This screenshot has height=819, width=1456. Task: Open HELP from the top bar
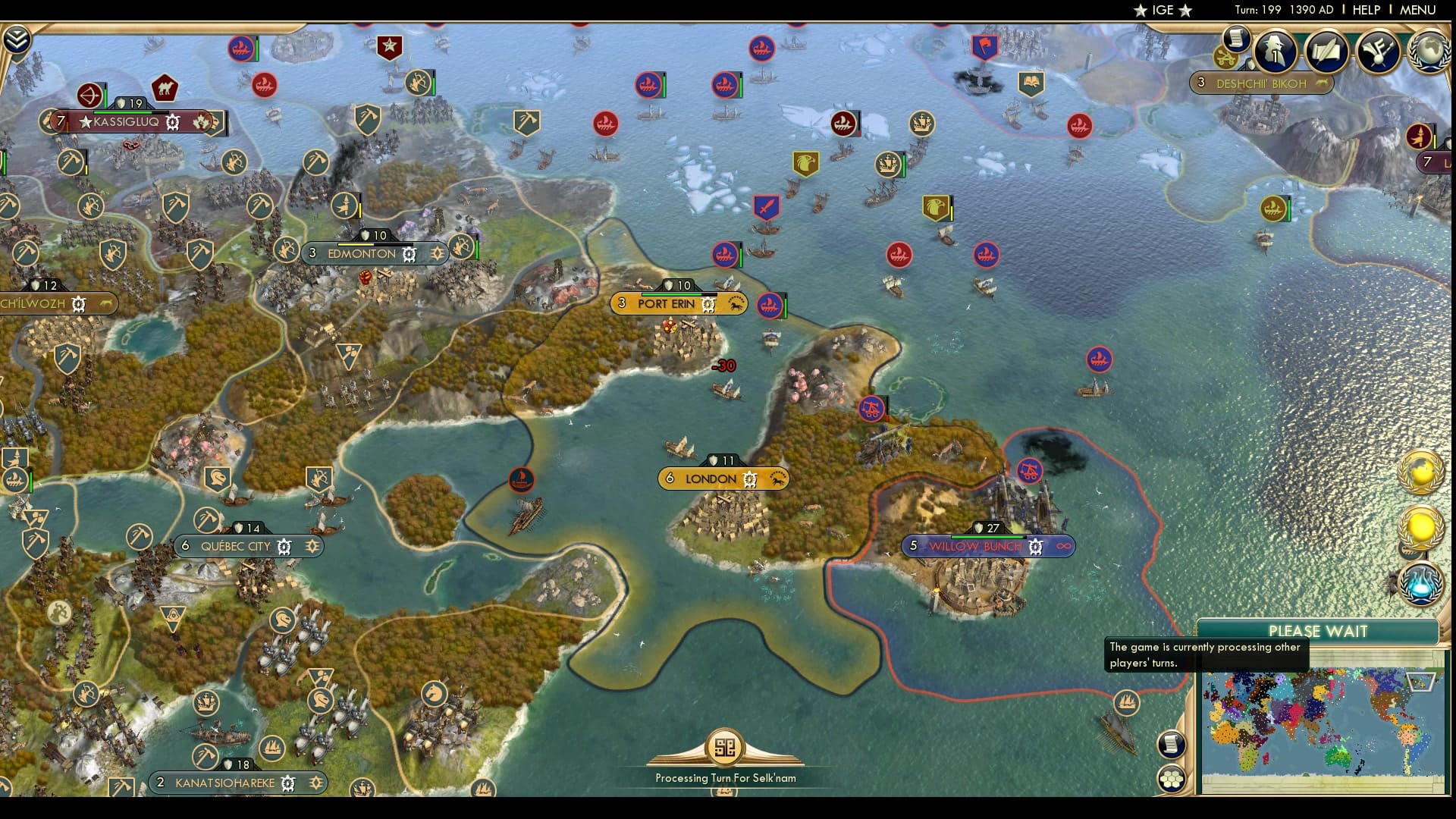tap(1365, 10)
